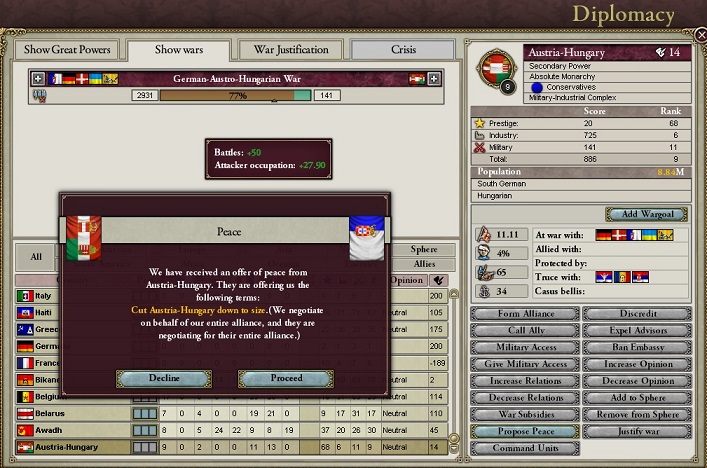Decline the peace offer
Viewport: 707px width, 468px height.
tap(163, 378)
